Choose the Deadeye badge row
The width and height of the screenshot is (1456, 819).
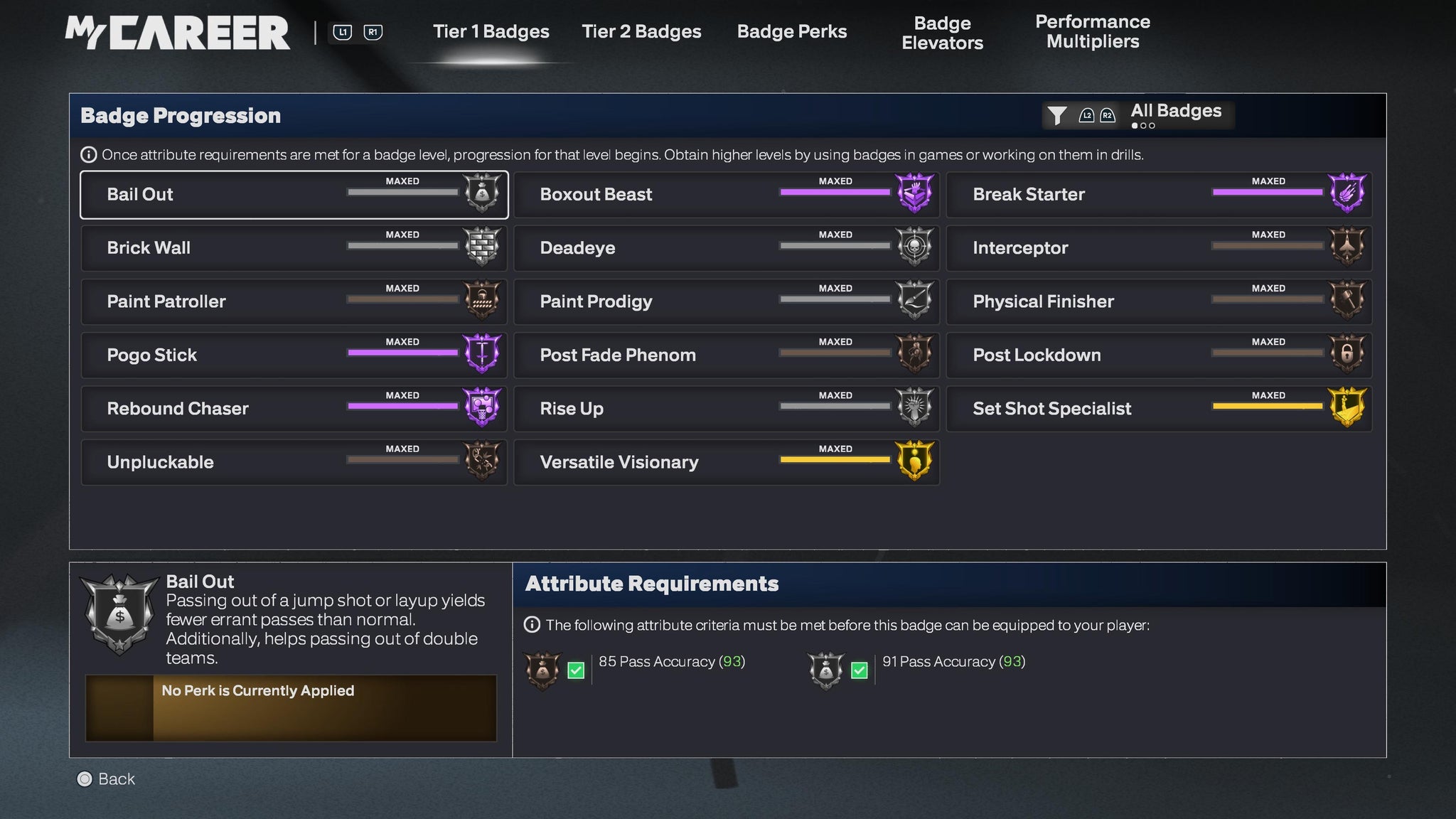[726, 248]
